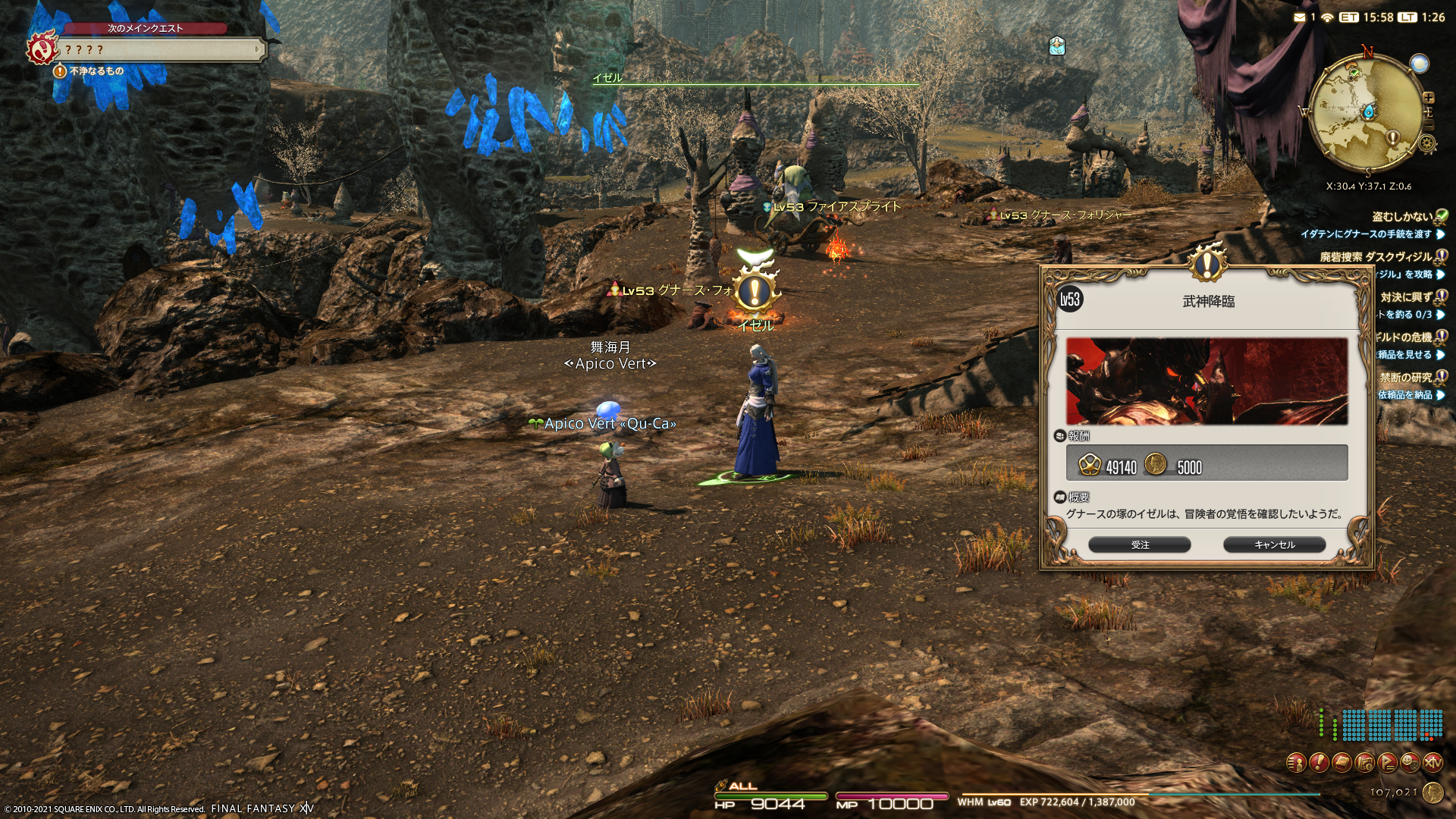
Task: Select the 盗むしかない quest in the tracker
Action: pos(1402,217)
